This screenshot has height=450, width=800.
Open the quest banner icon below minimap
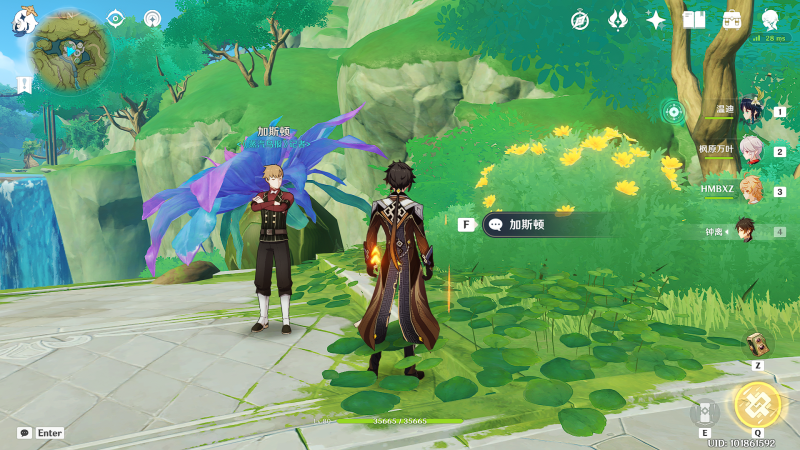coord(22,85)
